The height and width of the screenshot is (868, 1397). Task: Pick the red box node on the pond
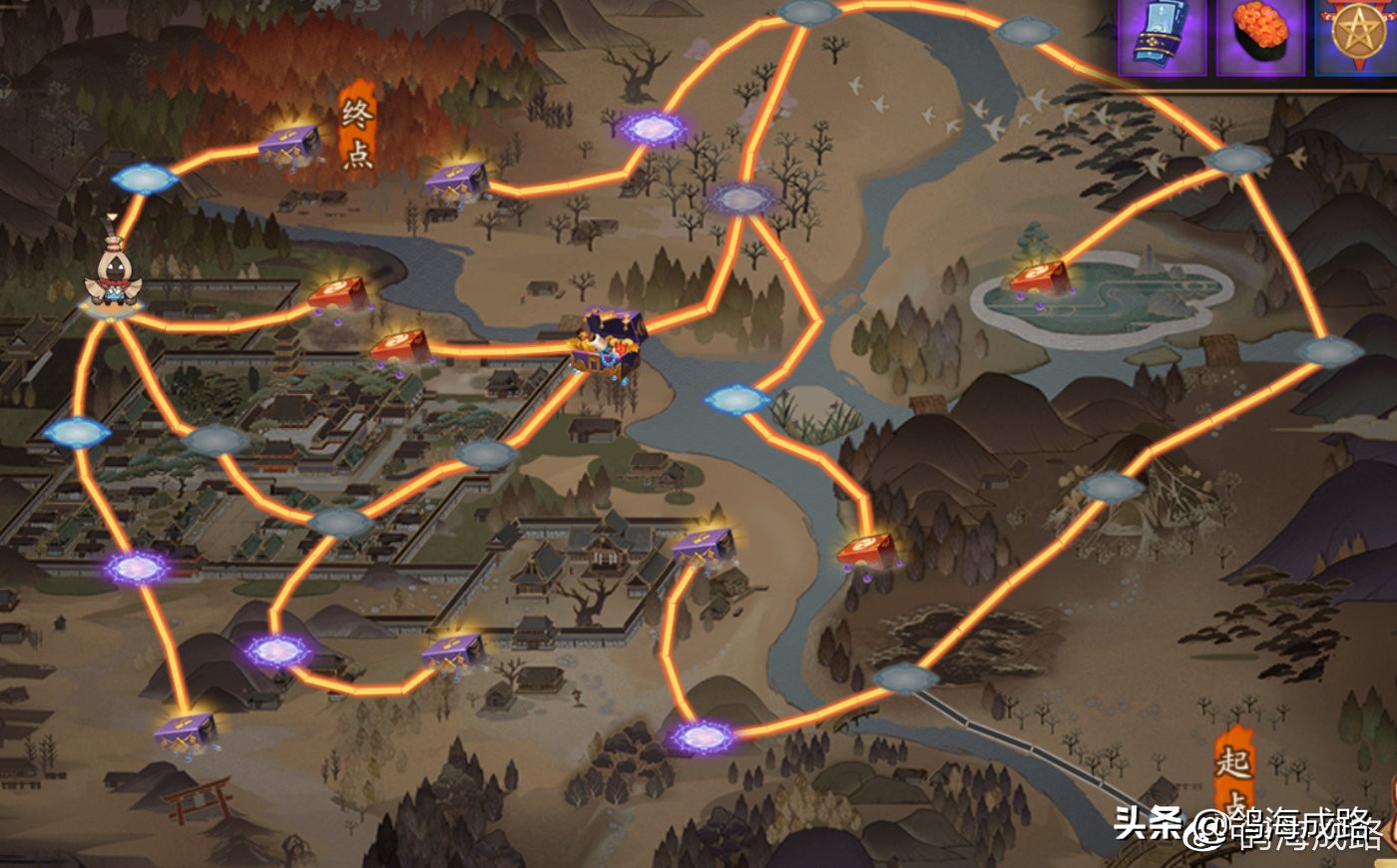point(1041,278)
